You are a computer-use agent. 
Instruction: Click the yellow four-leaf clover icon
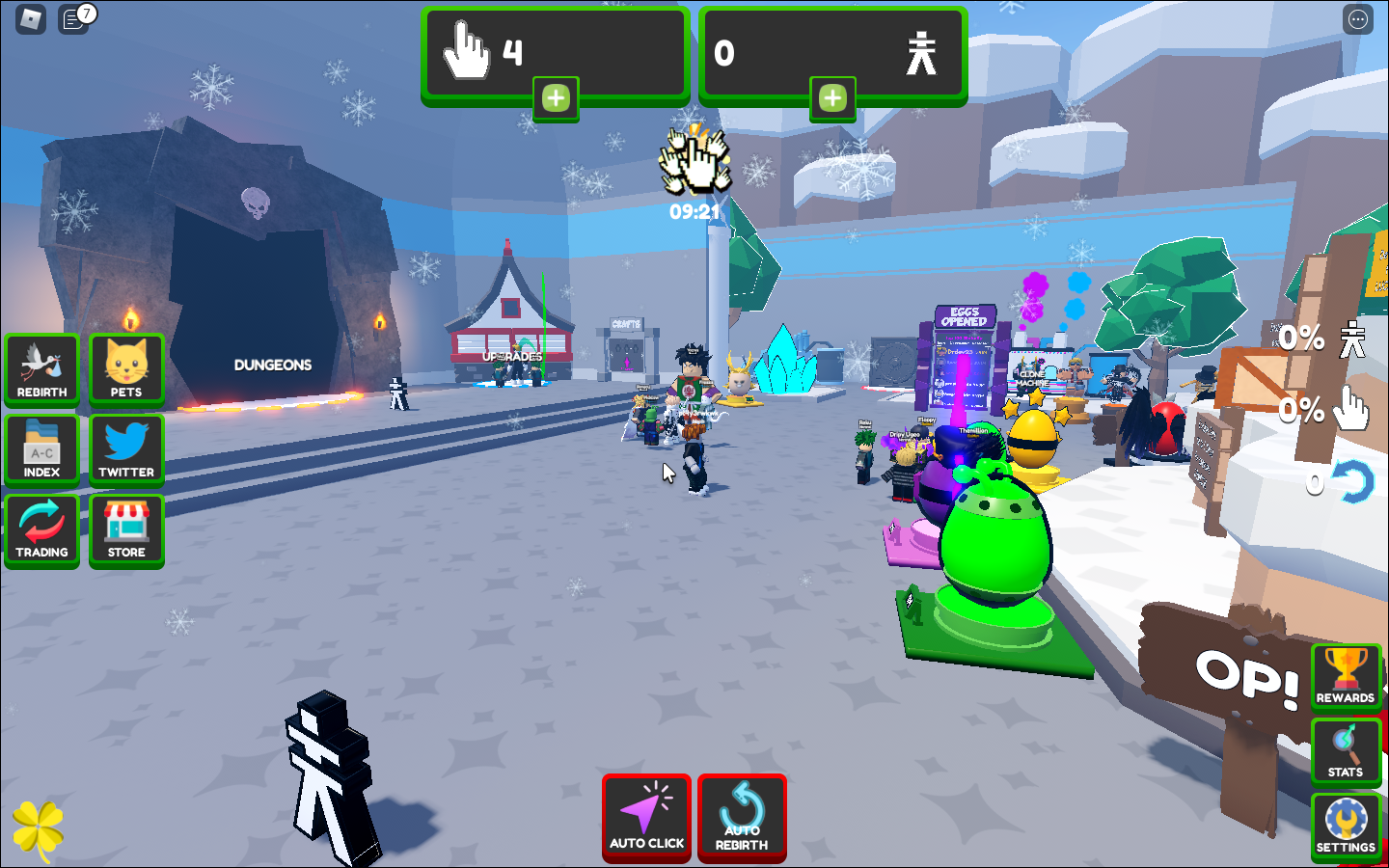(39, 828)
